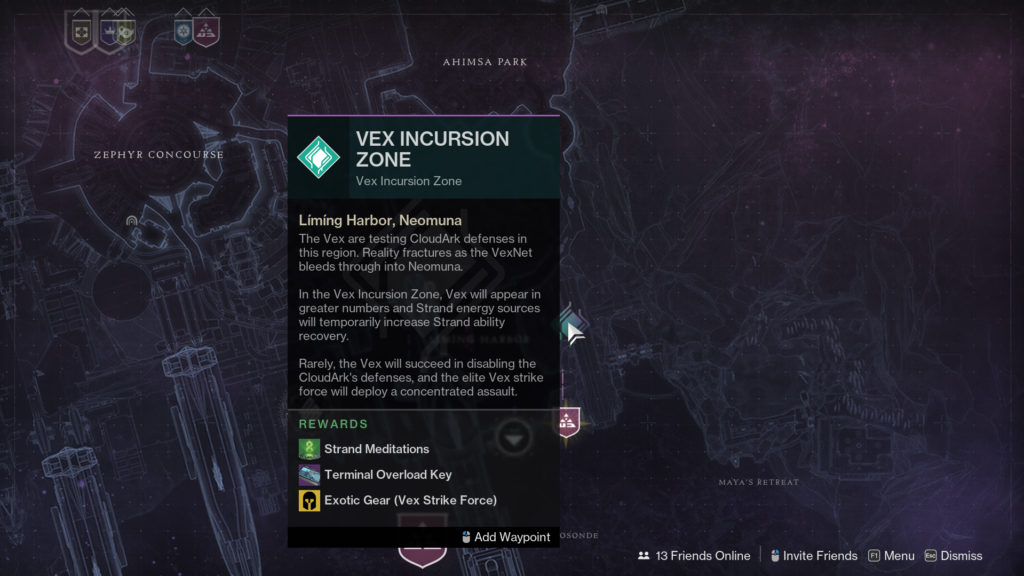
Task: Select the Strand Meditations reward
Action: [376, 449]
